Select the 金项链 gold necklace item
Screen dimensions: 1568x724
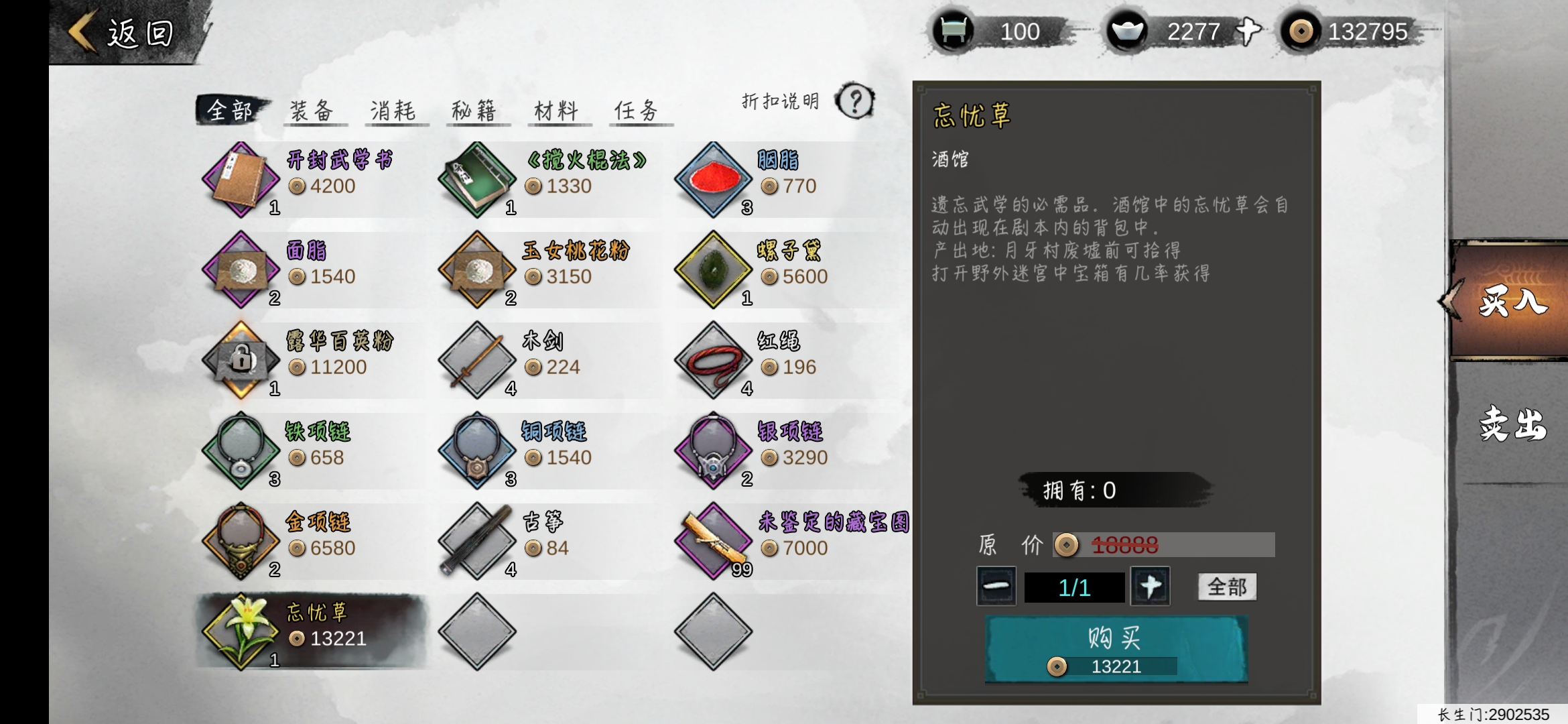coord(240,540)
